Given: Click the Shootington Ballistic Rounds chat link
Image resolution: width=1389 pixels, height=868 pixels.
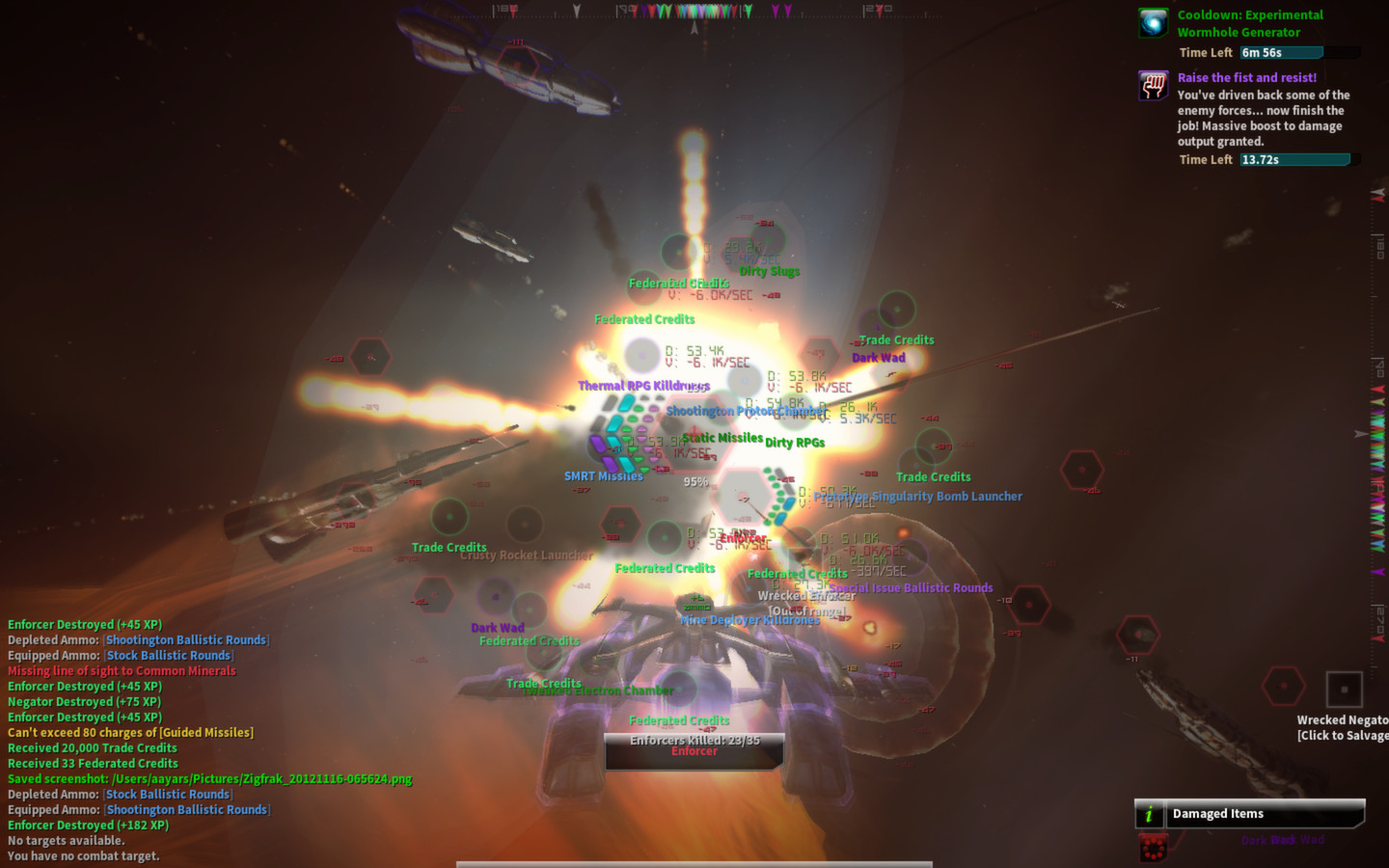Looking at the screenshot, I should pyautogui.click(x=185, y=639).
